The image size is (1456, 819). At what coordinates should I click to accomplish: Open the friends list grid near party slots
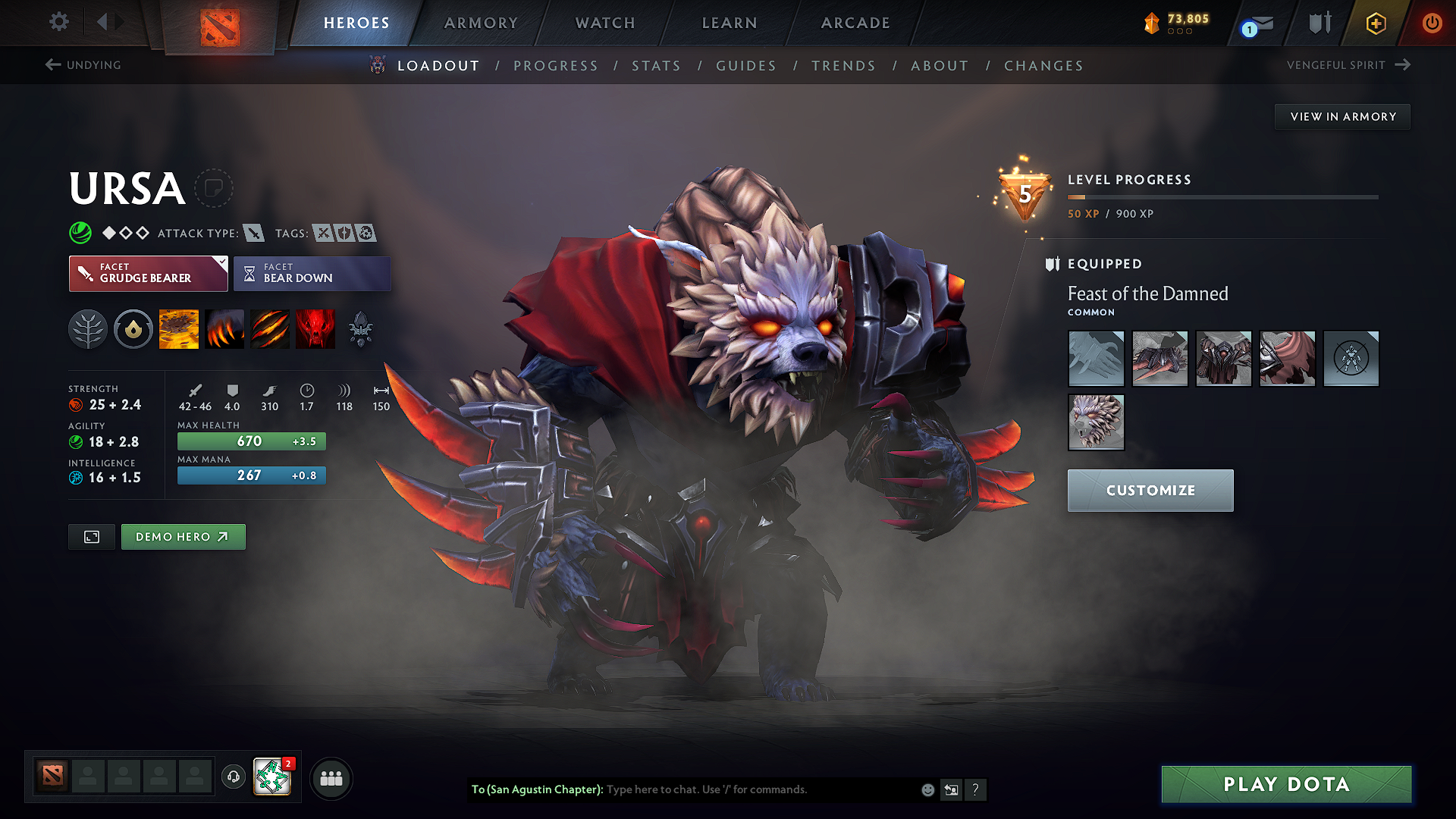(x=331, y=778)
